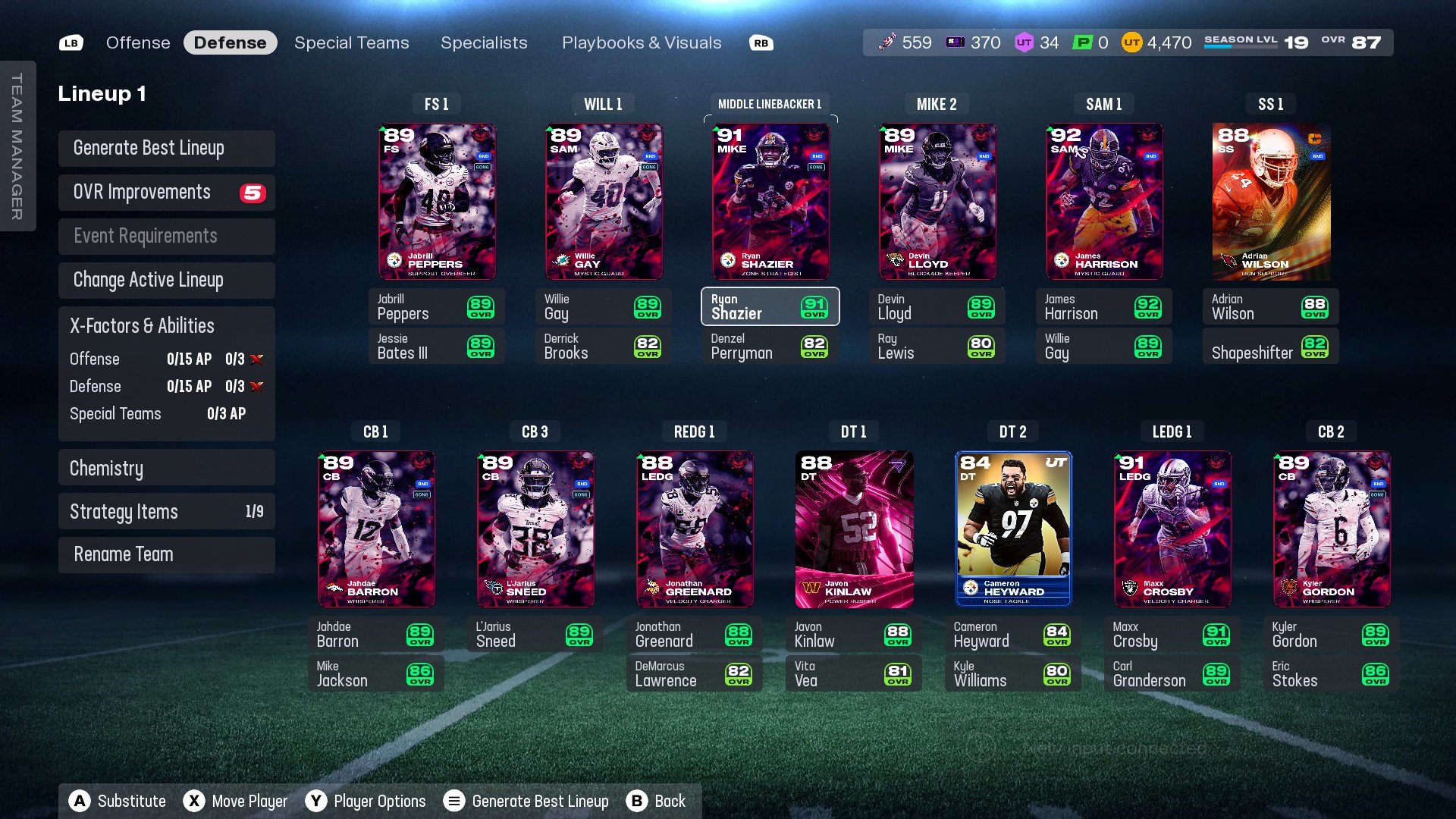
Task: Open the Chemistry menu
Action: tap(166, 468)
